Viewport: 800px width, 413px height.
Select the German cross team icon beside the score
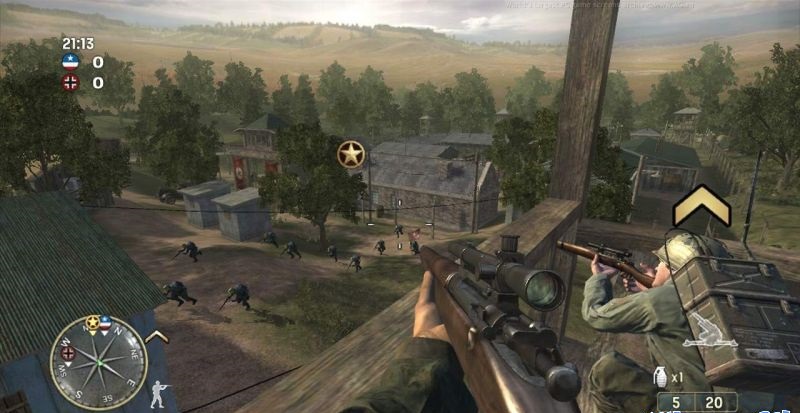pos(70,82)
